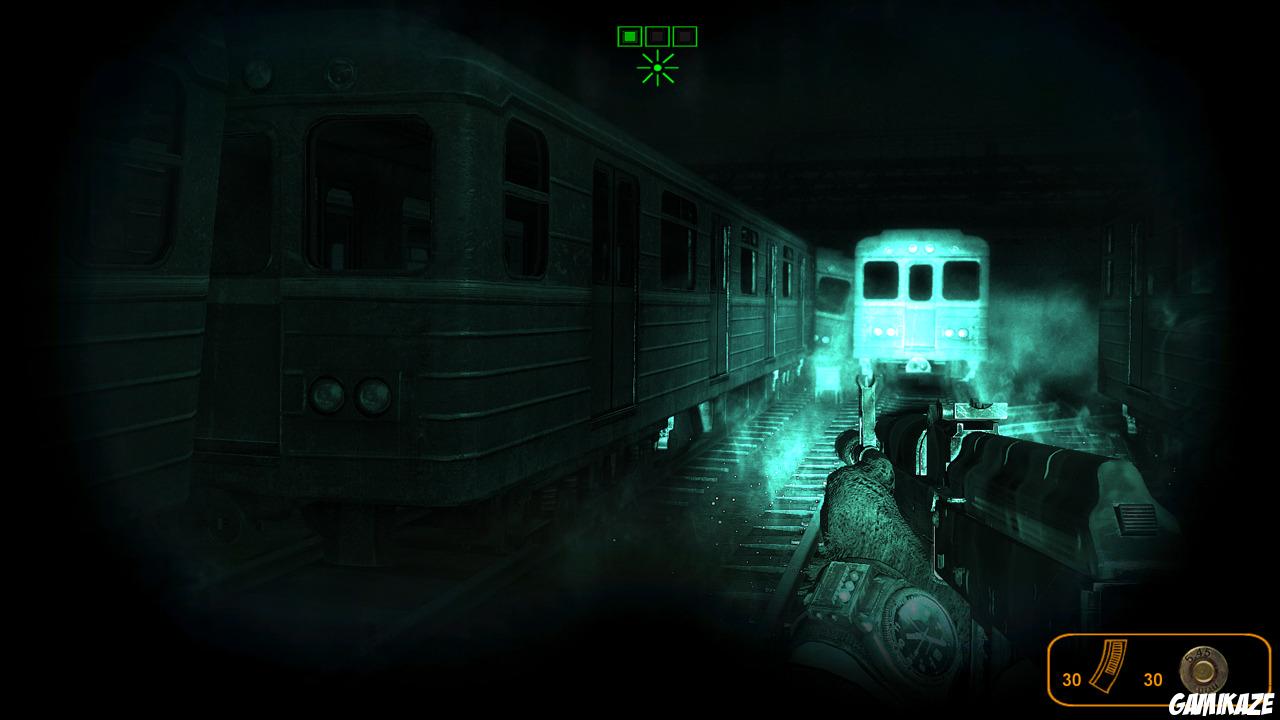Click the rightmost charge square icon
This screenshot has width=1280, height=720.
pos(684,36)
